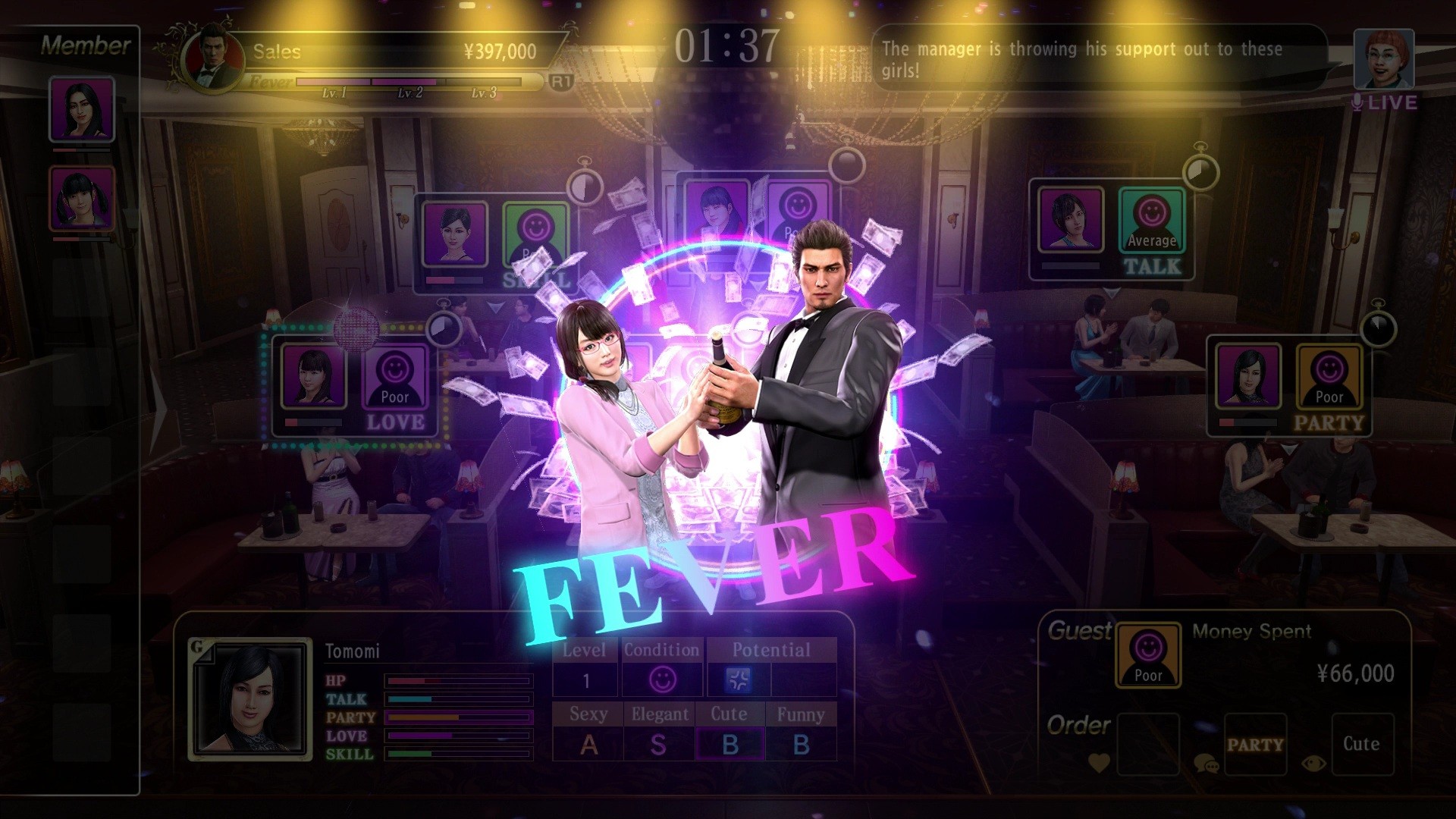Click the Cute grade B cell
This screenshot has width=1456, height=819.
(x=730, y=744)
